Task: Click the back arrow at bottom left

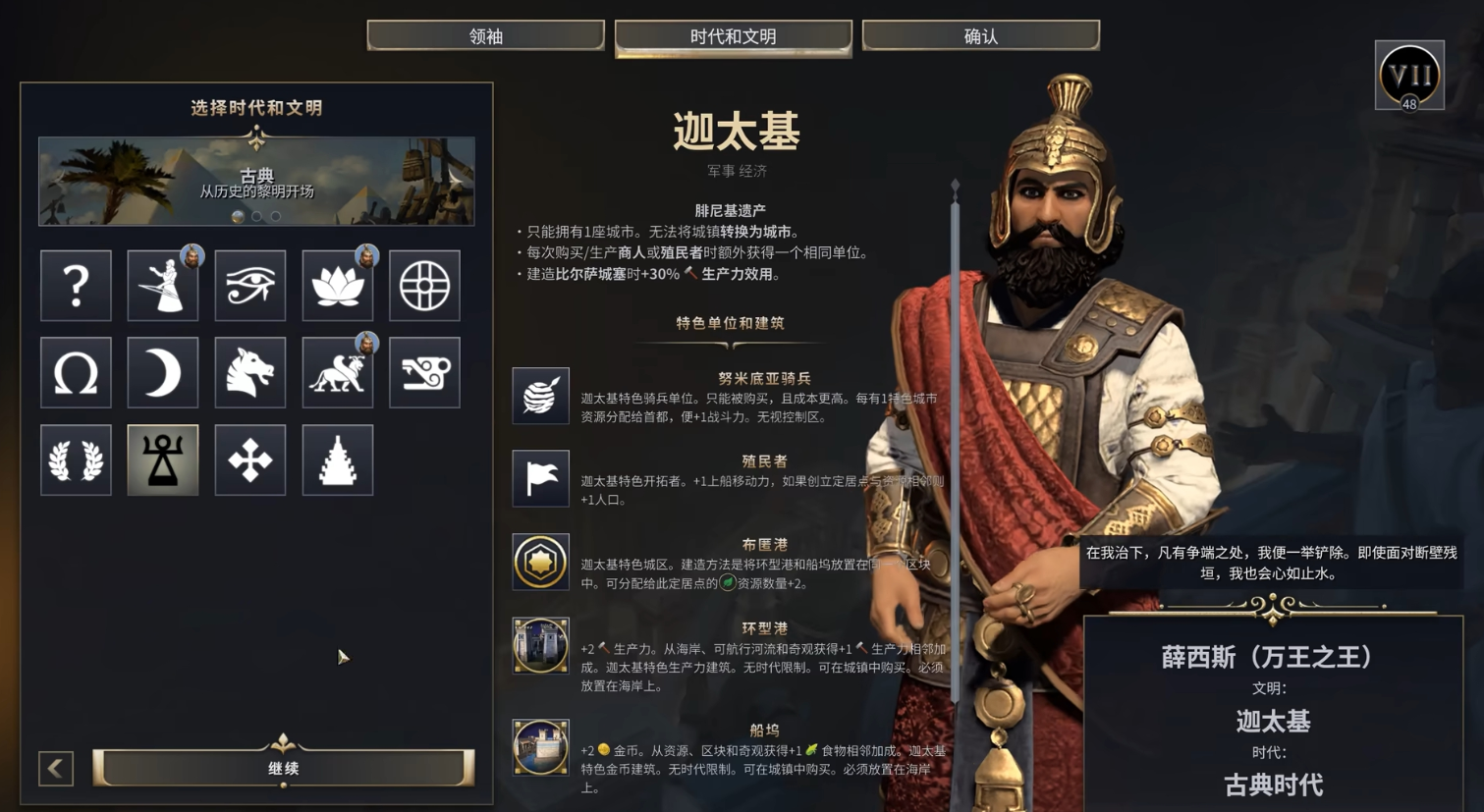Action: [55, 769]
